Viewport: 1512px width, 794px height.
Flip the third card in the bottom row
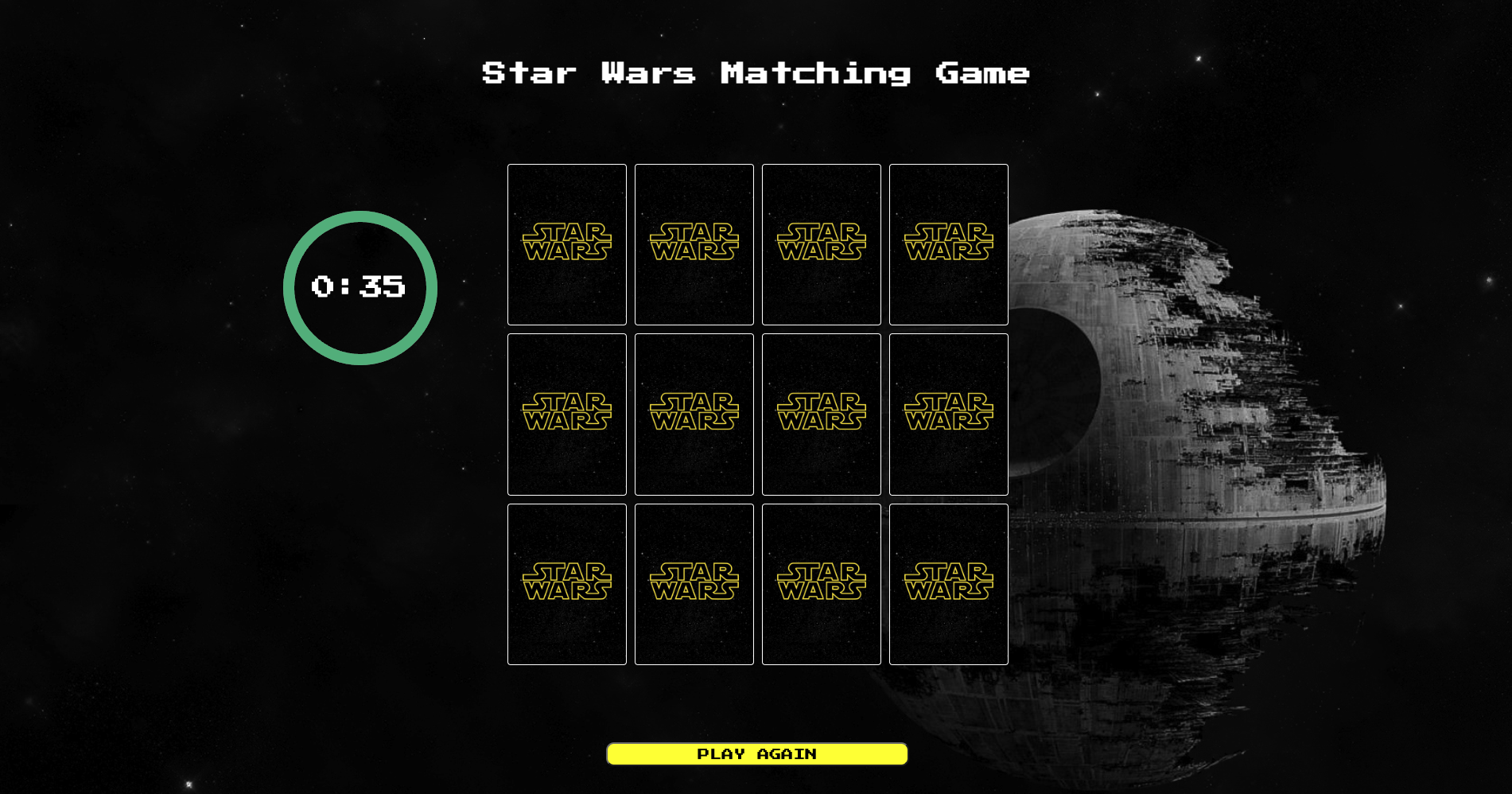coord(821,583)
